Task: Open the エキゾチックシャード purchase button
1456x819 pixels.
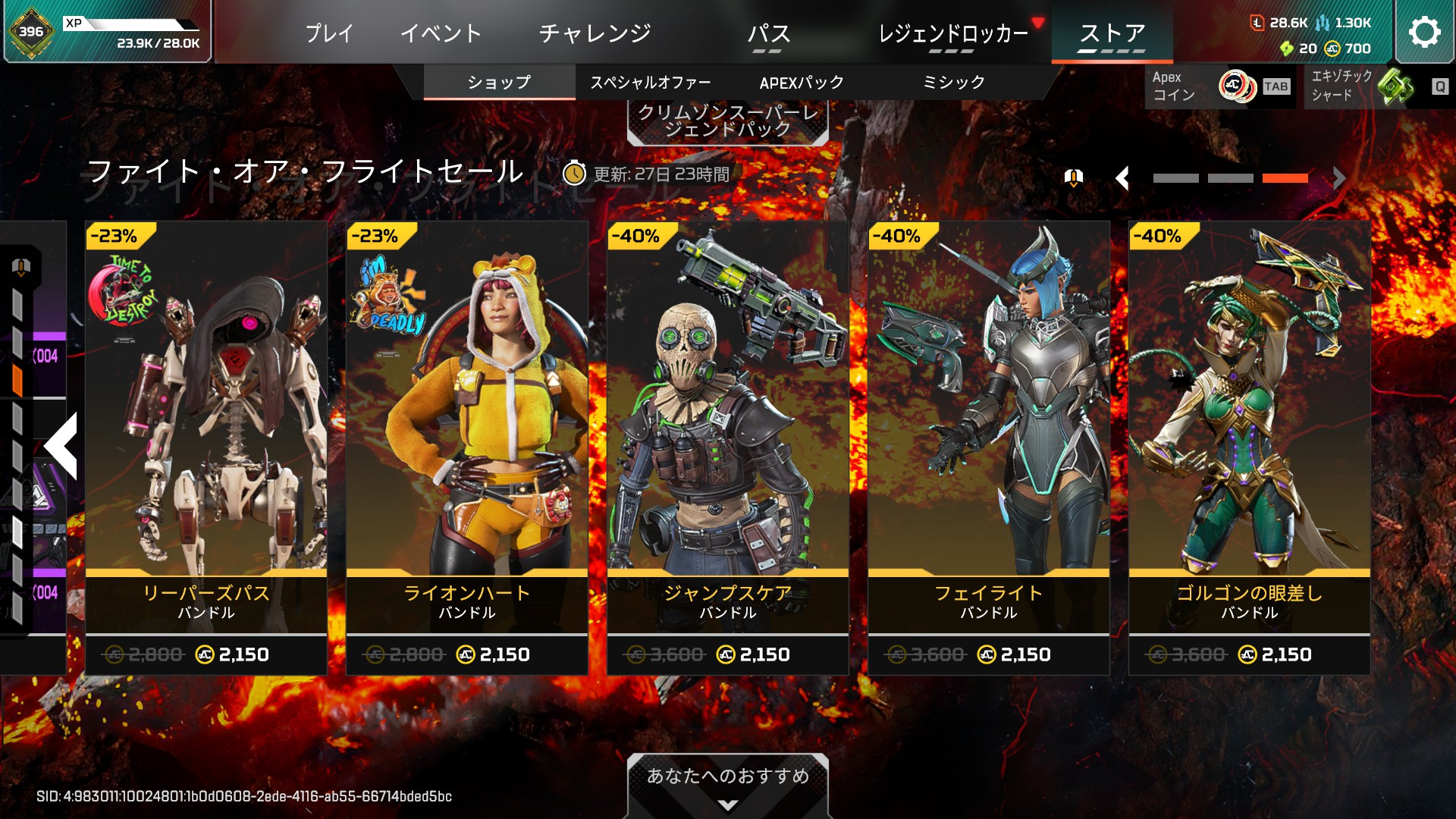Action: 1376,86
